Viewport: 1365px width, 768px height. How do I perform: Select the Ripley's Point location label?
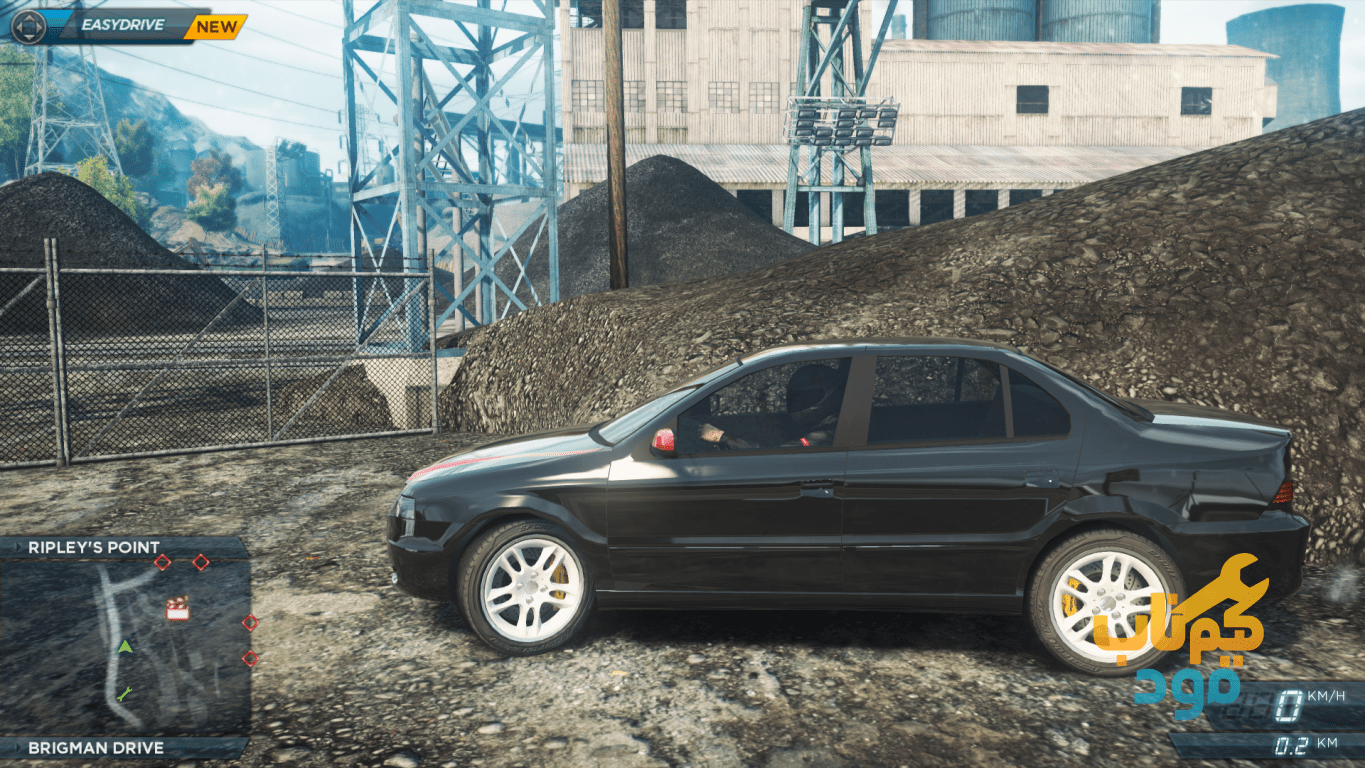coord(94,547)
